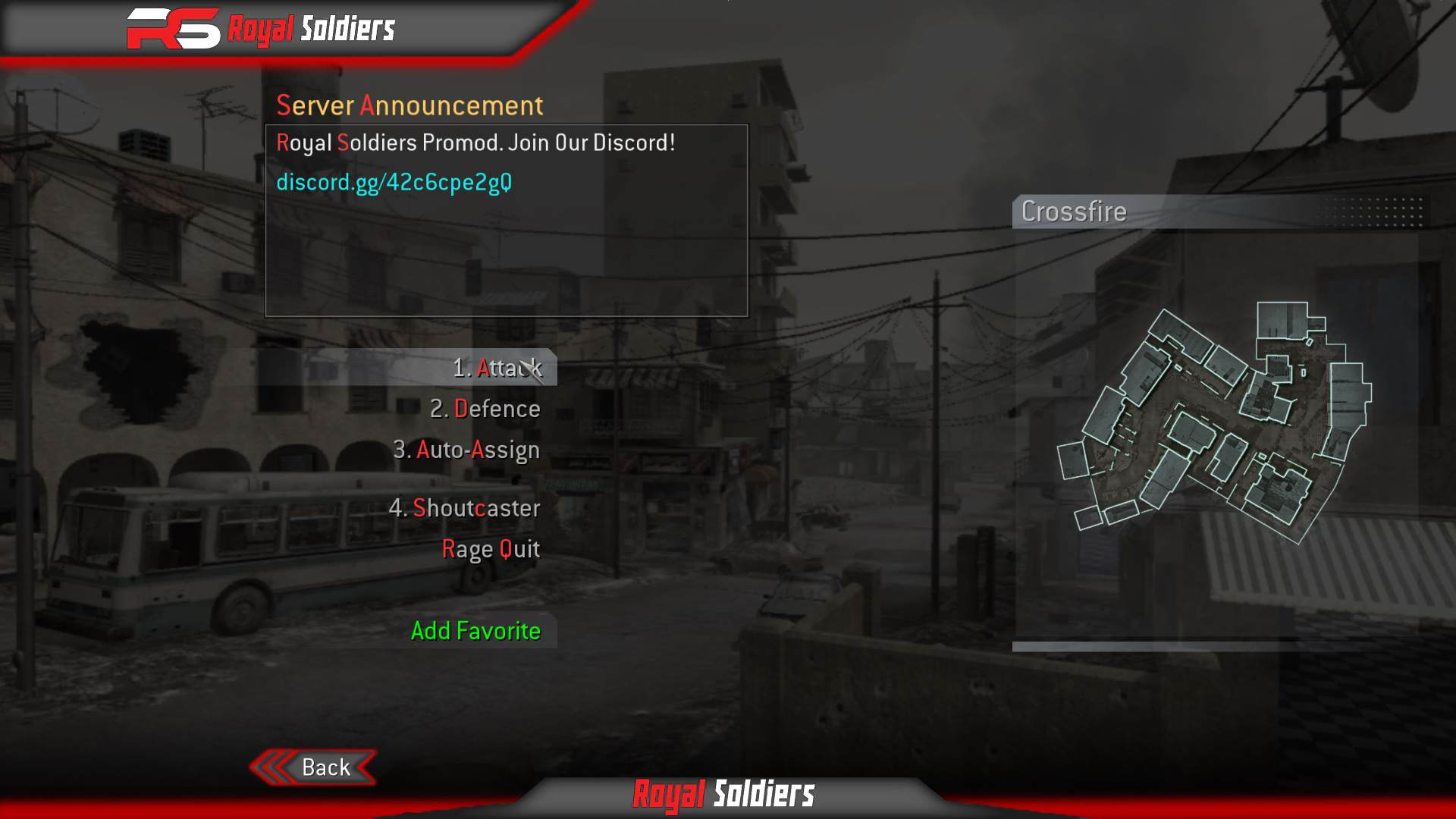Click the Royal Soldiers title text in the top banner

click(311, 29)
